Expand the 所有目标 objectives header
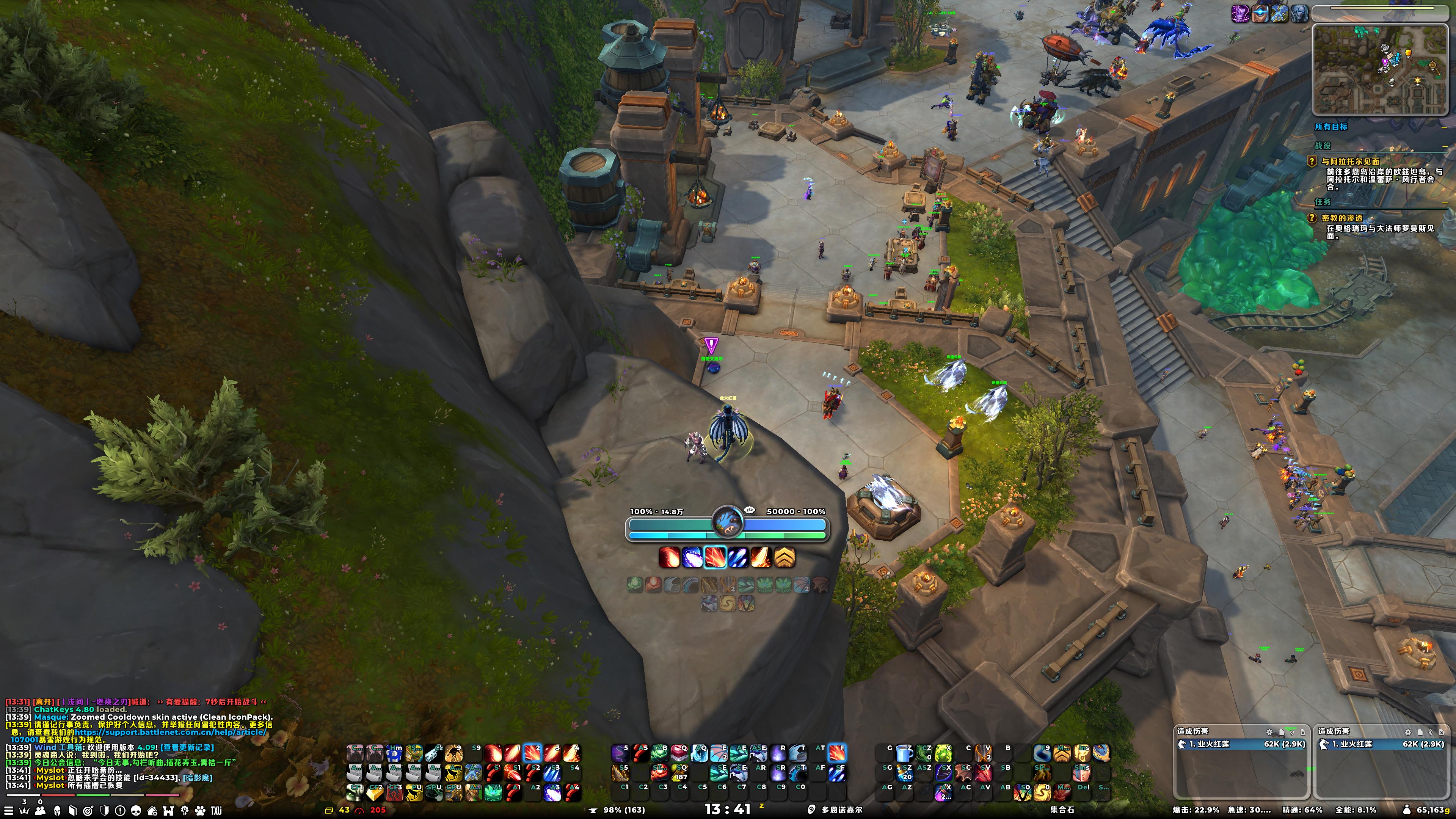This screenshot has height=819, width=1456. [1331, 127]
